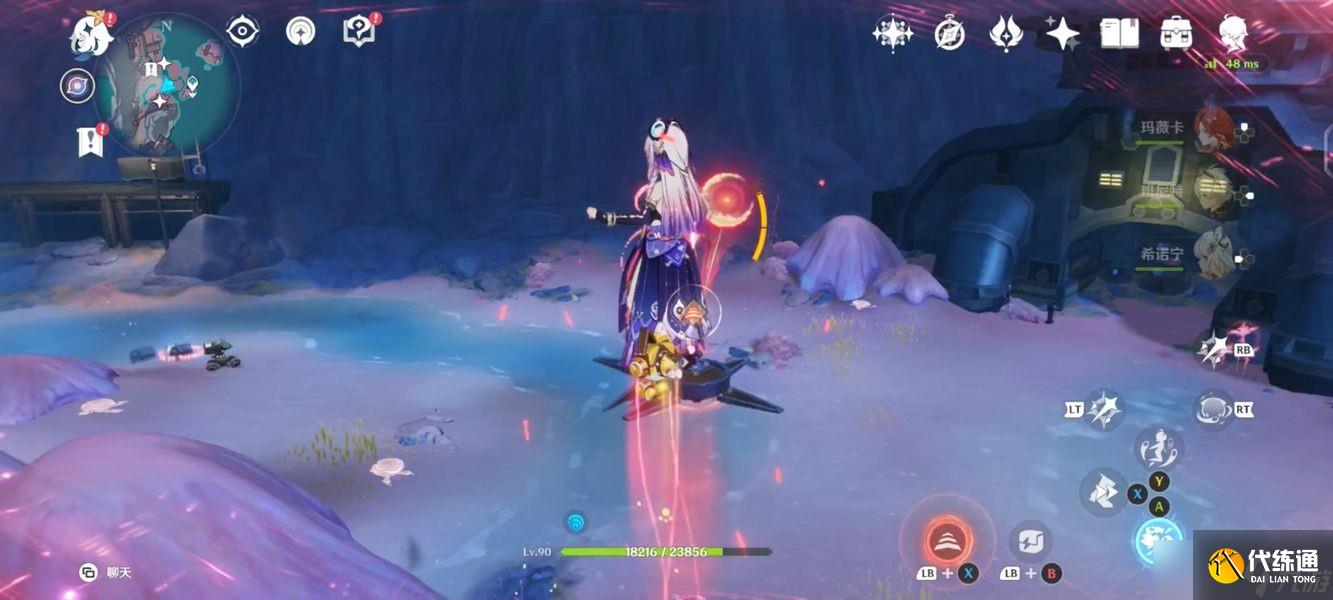Open the character profile head icon

(1233, 34)
